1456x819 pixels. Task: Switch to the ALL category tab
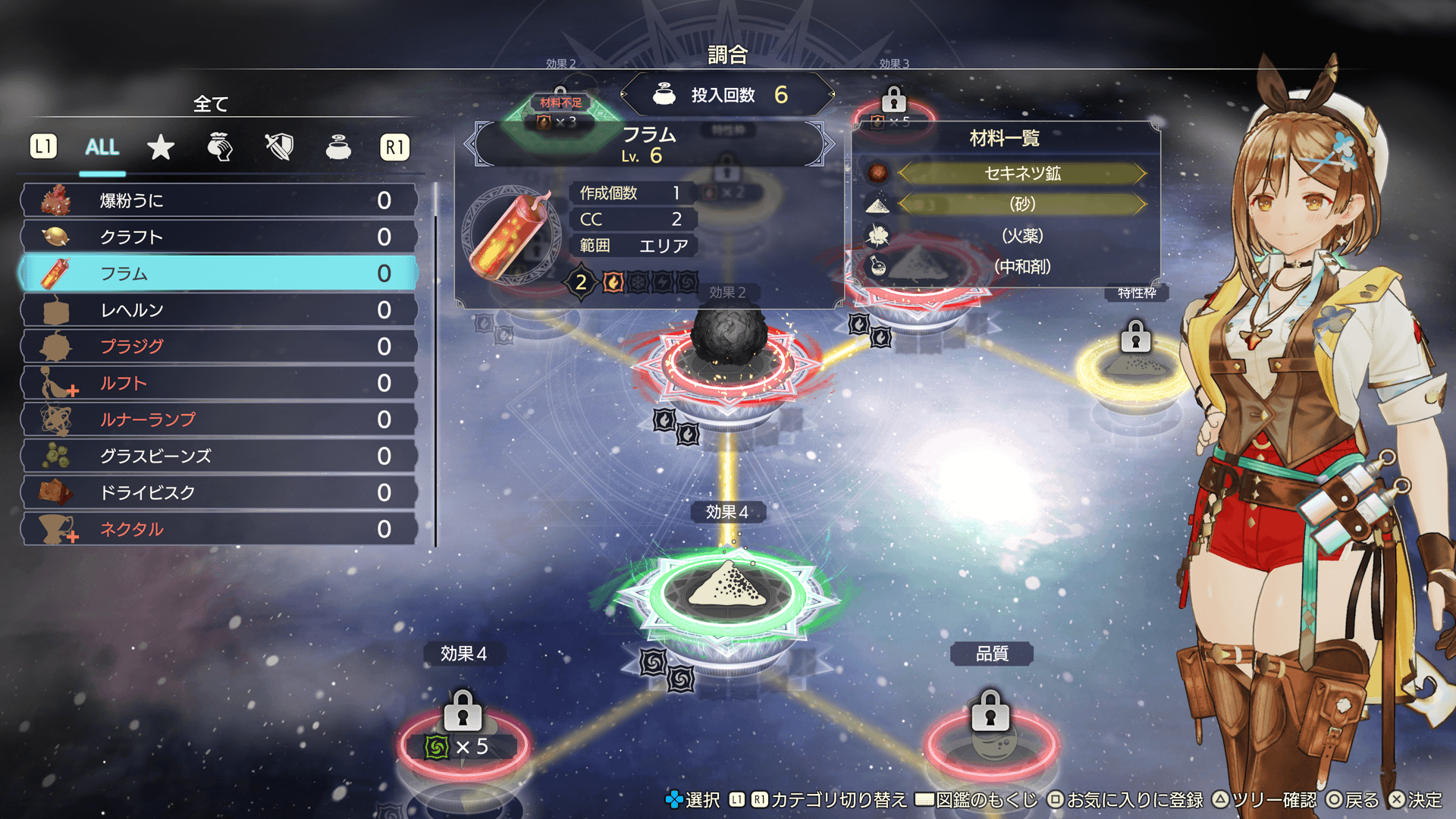pyautogui.click(x=102, y=147)
